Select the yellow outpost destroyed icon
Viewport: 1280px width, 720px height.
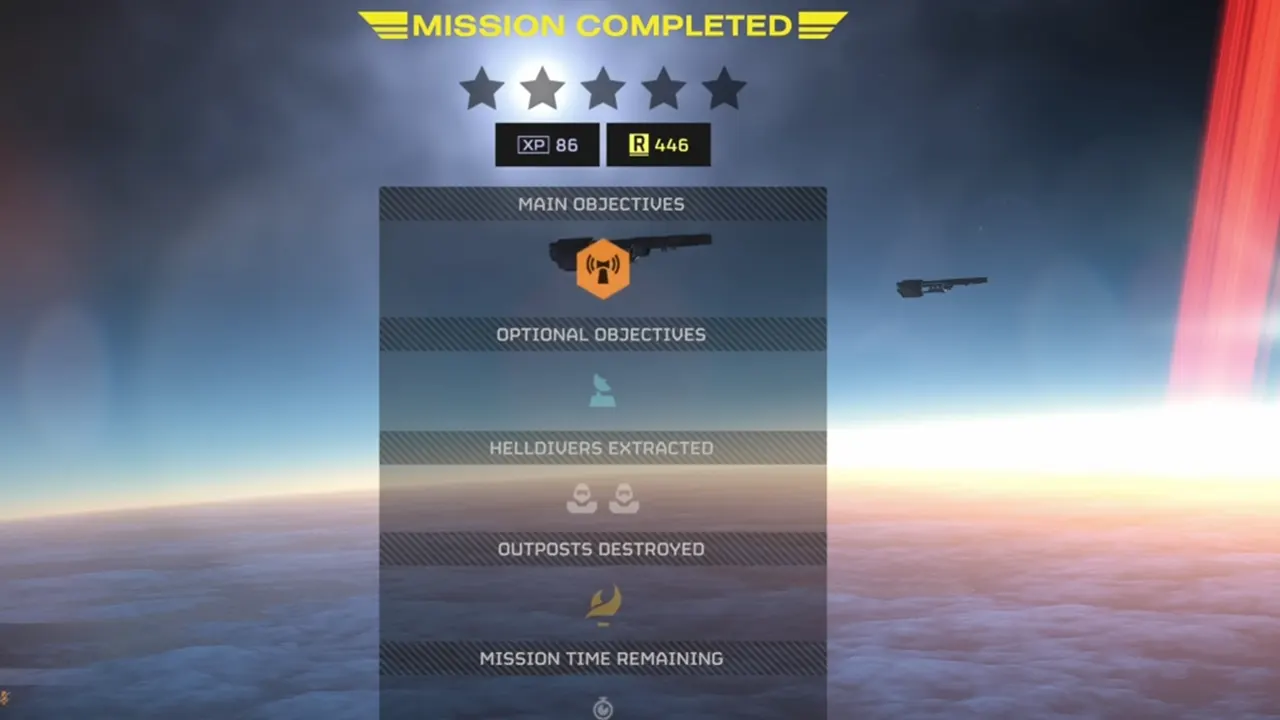click(603, 604)
